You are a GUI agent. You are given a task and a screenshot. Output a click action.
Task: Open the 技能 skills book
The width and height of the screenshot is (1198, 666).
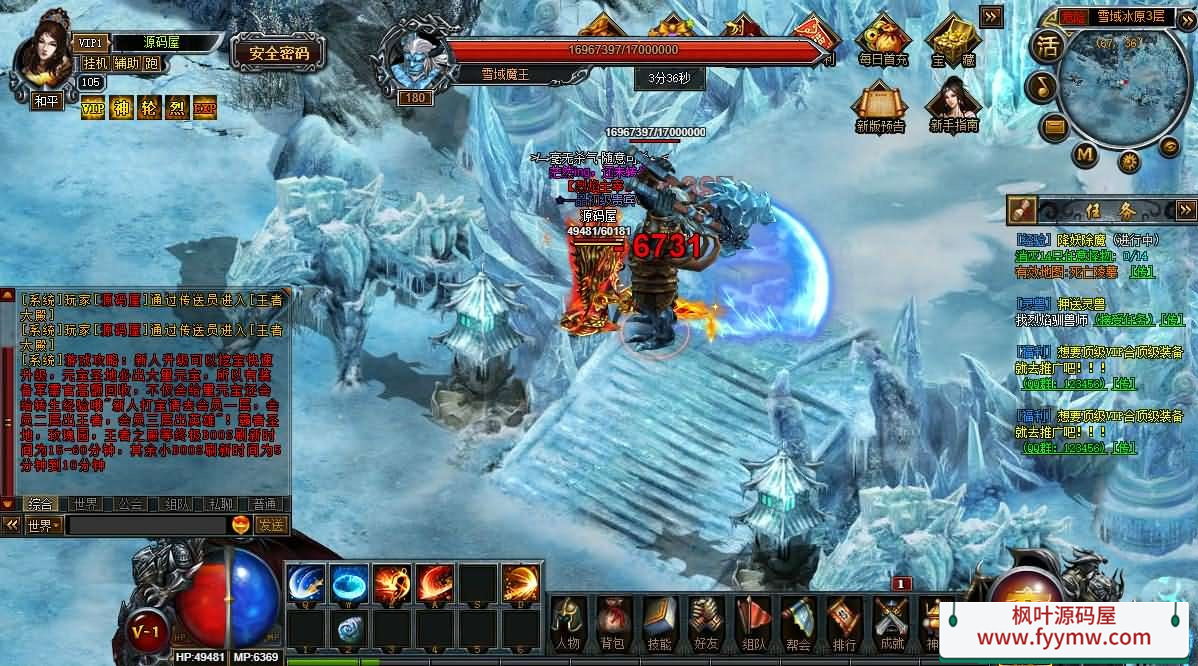pyautogui.click(x=659, y=621)
